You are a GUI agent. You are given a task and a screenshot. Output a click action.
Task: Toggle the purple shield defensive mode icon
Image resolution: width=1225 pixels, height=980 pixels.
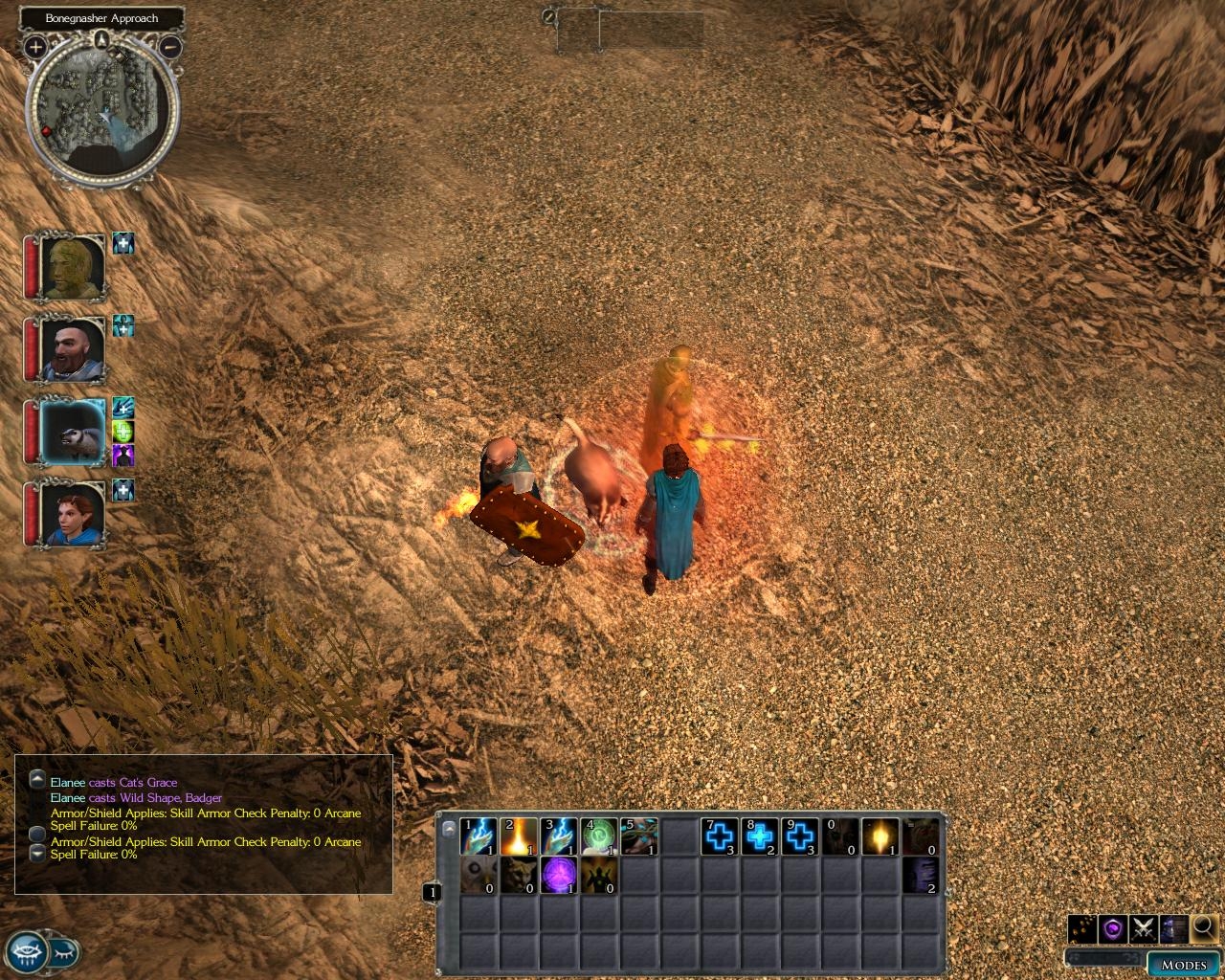pyautogui.click(x=1112, y=927)
